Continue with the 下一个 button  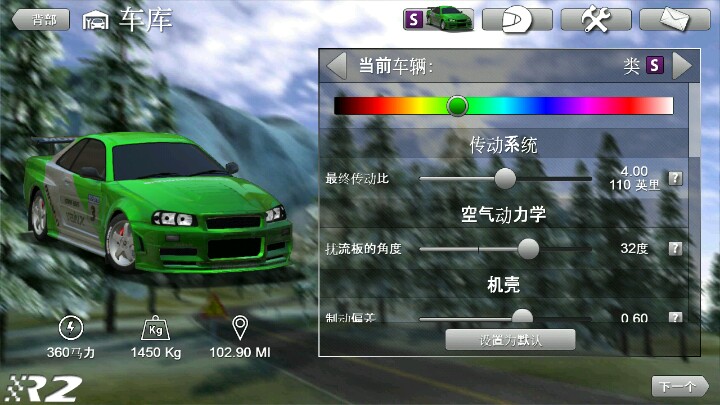pos(679,386)
